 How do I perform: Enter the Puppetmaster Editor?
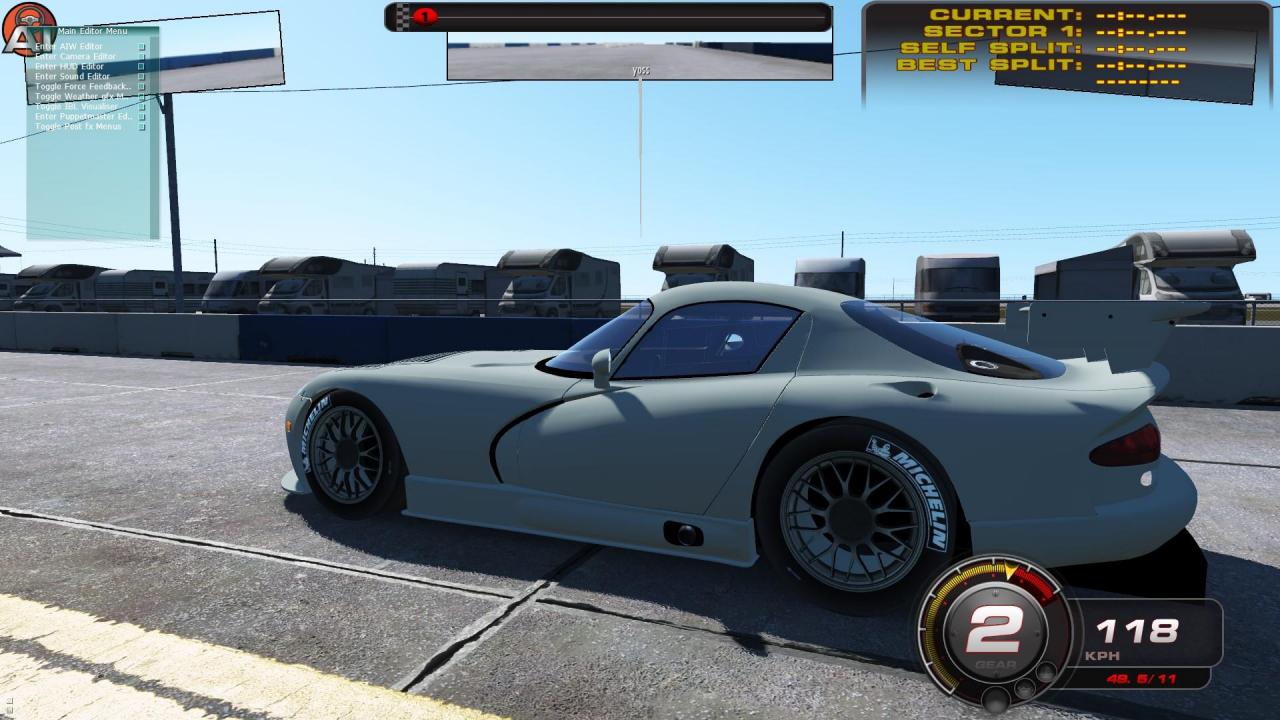78,115
